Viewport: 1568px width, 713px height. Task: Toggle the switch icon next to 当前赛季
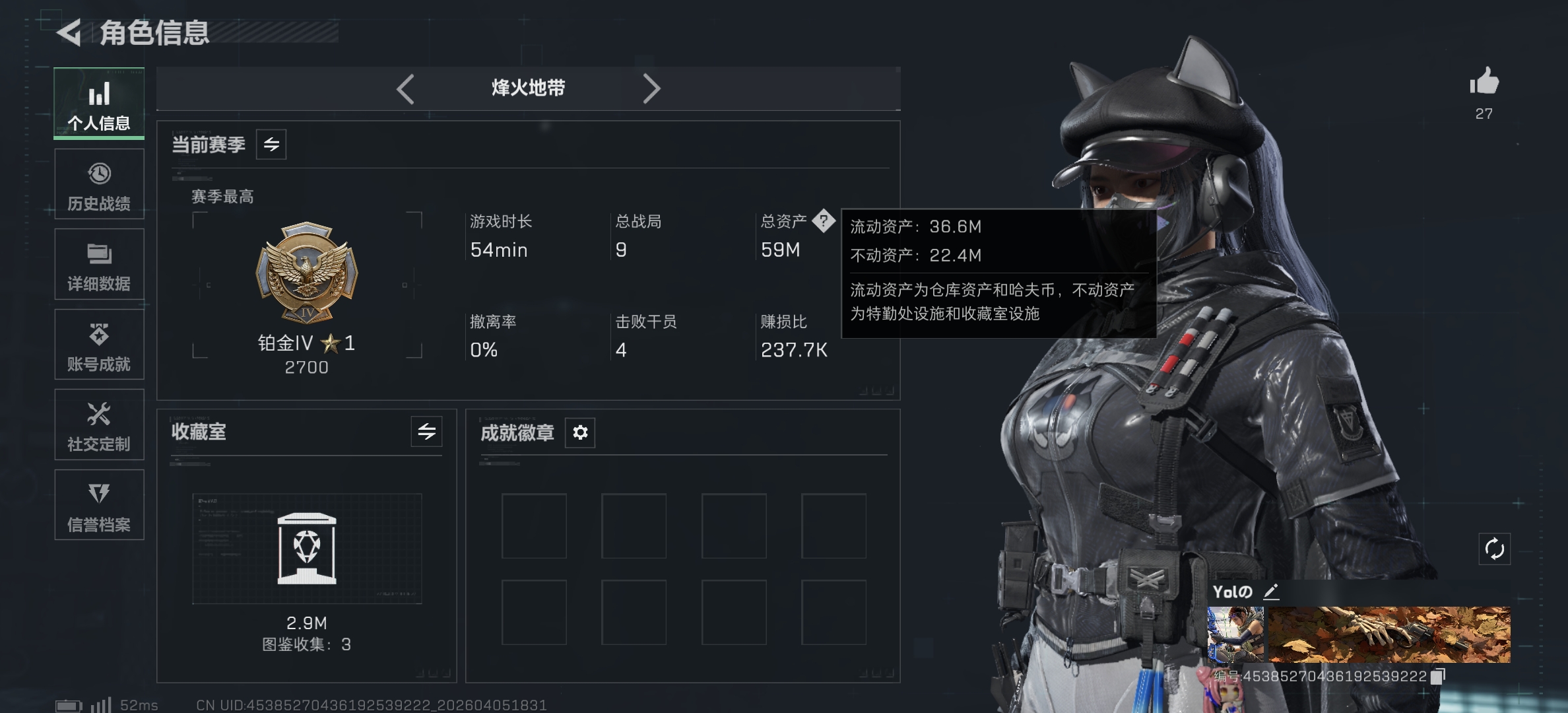(273, 145)
